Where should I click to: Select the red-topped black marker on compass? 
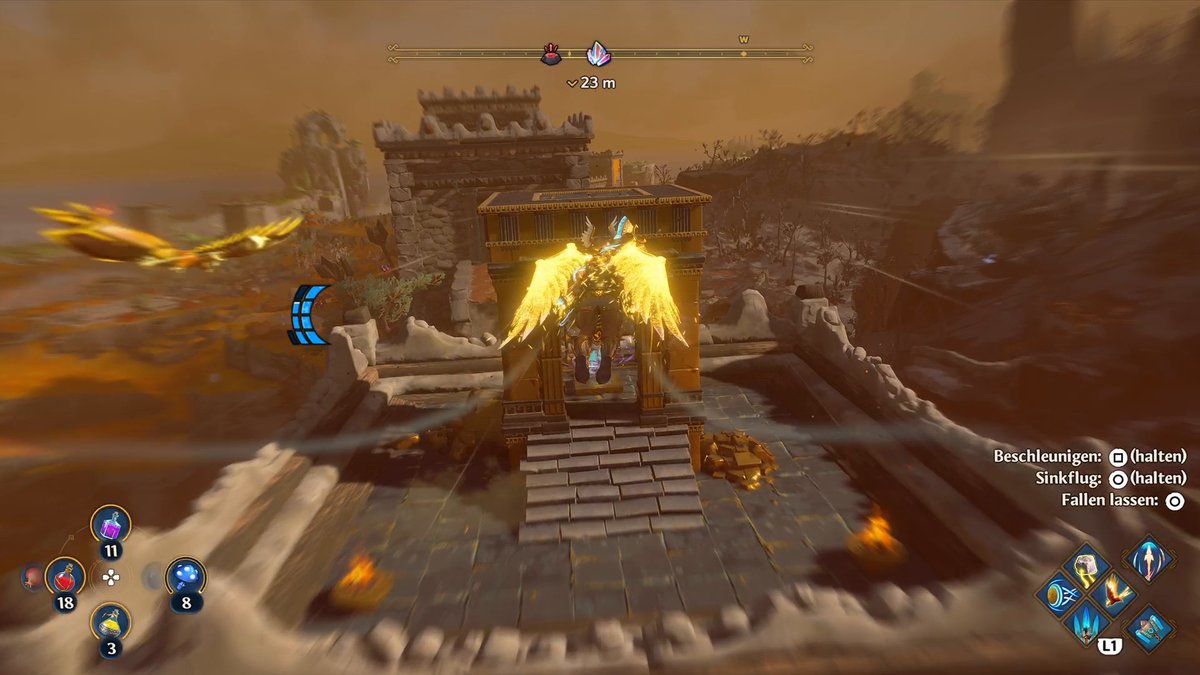[x=551, y=55]
